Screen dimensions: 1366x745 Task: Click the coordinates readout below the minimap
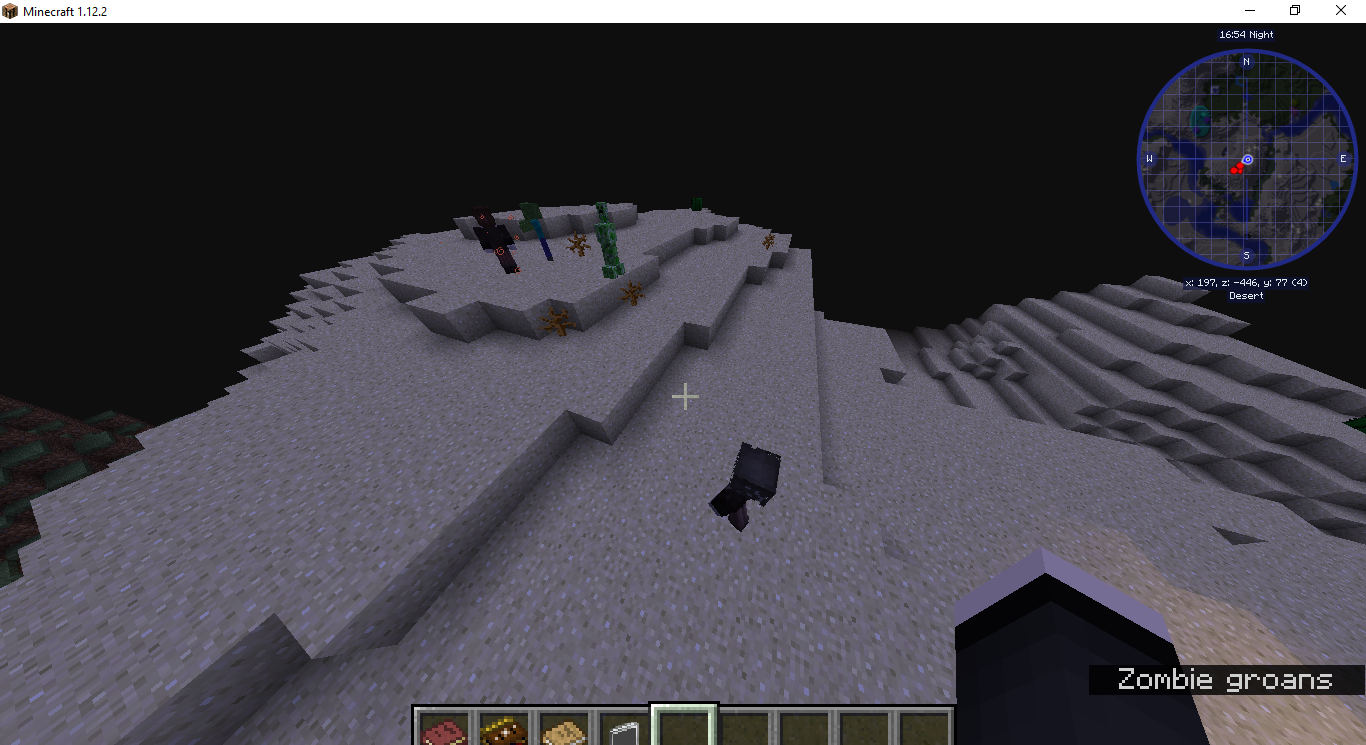pyautogui.click(x=1246, y=282)
